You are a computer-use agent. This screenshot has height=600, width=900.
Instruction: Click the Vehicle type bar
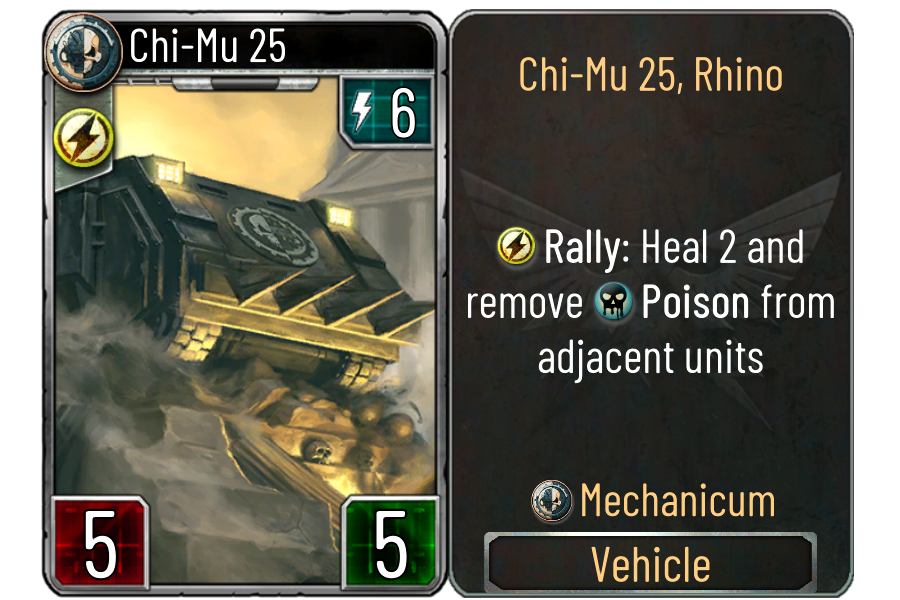650,565
